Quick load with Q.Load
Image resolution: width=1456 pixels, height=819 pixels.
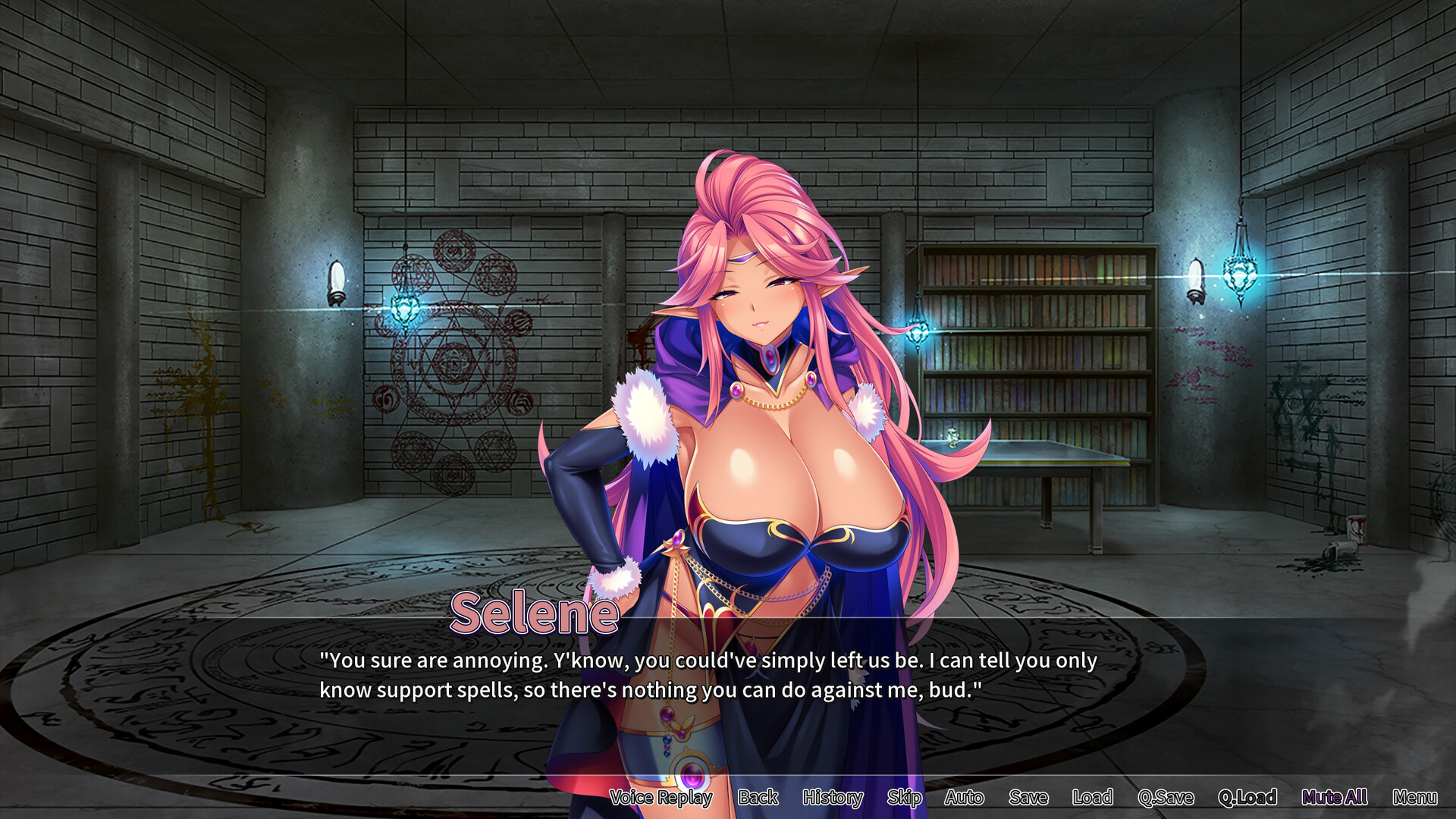pyautogui.click(x=1247, y=797)
